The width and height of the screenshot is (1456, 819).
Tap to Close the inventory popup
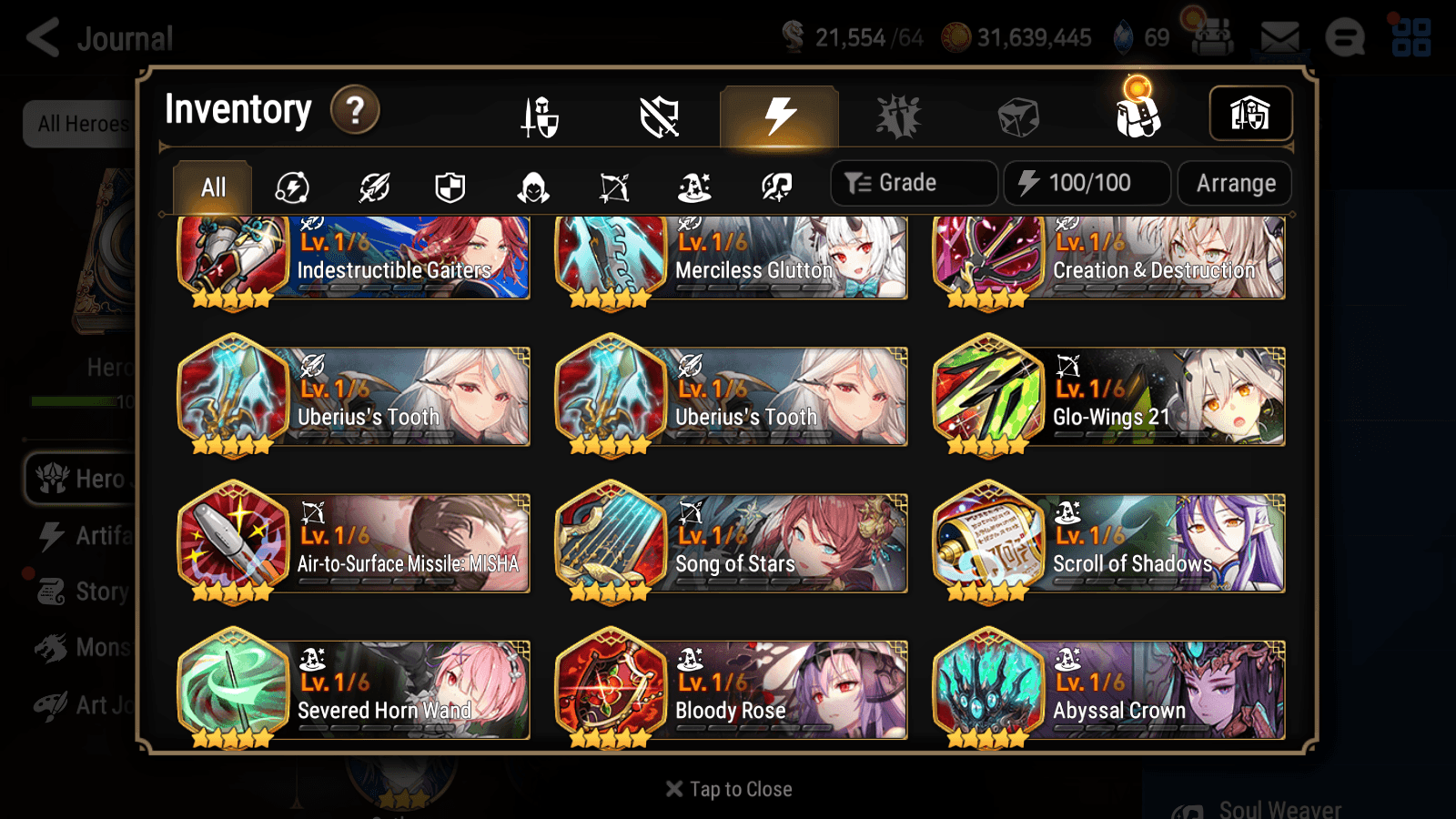728,789
